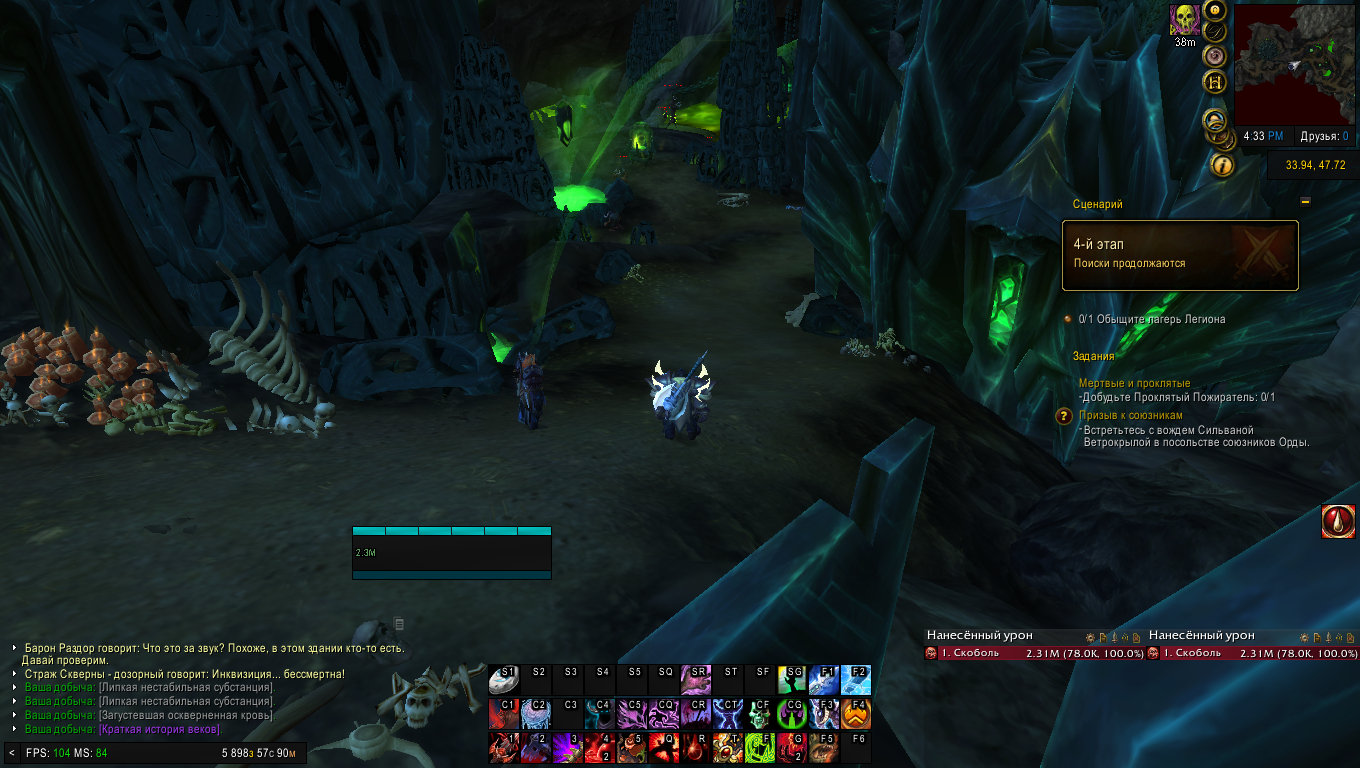1360x768 pixels.
Task: Use the toothed maw ability F5
Action: point(824,747)
